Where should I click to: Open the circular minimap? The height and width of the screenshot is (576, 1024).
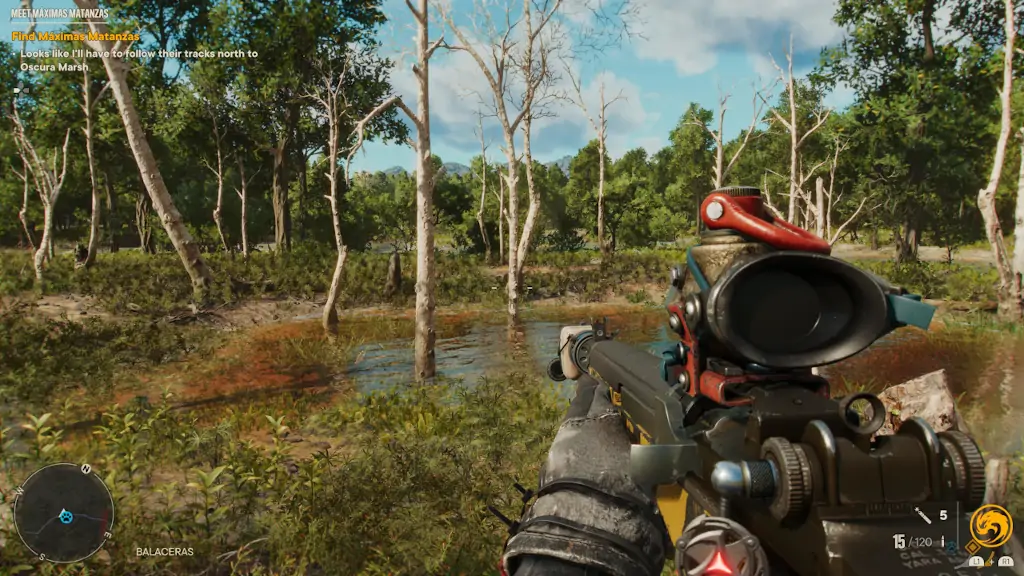tap(63, 513)
